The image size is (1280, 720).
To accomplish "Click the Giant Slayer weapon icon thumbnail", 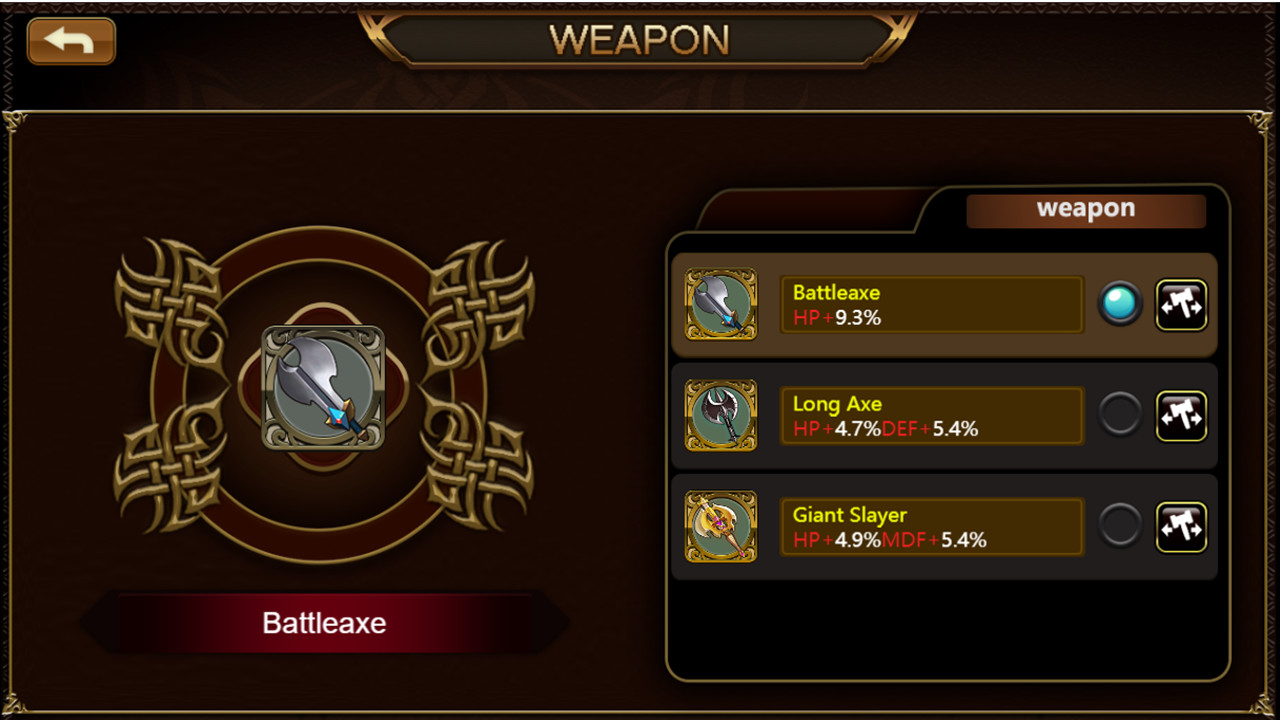I will [x=721, y=527].
